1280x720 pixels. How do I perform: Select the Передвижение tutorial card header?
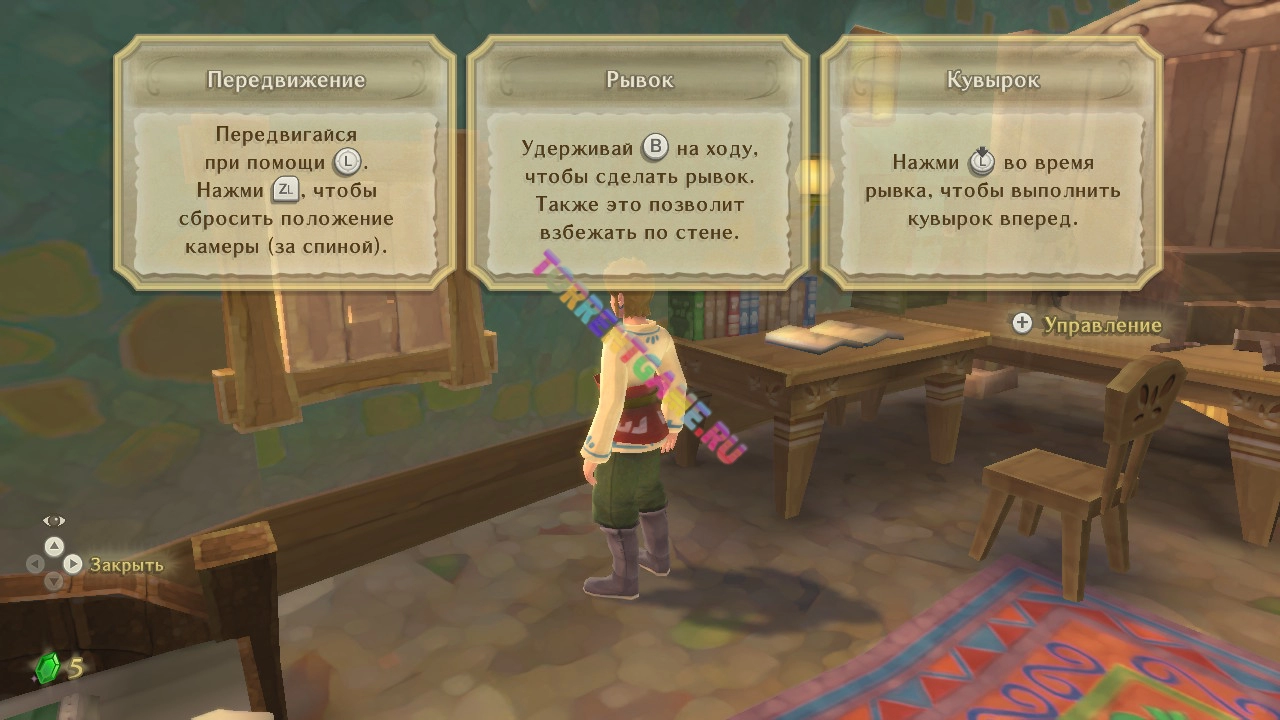coord(287,78)
